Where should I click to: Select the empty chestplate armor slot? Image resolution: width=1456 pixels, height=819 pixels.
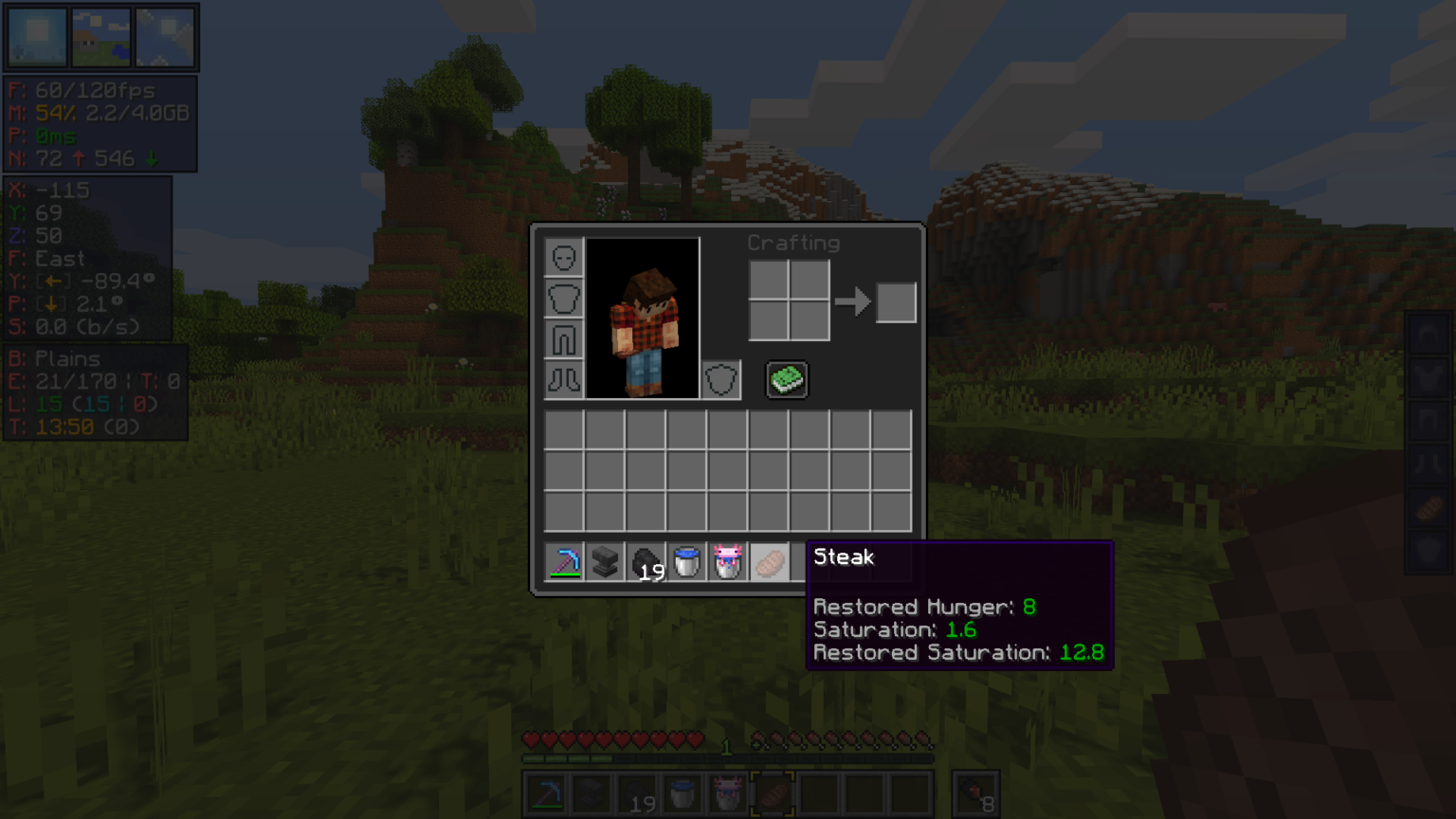pos(564,299)
